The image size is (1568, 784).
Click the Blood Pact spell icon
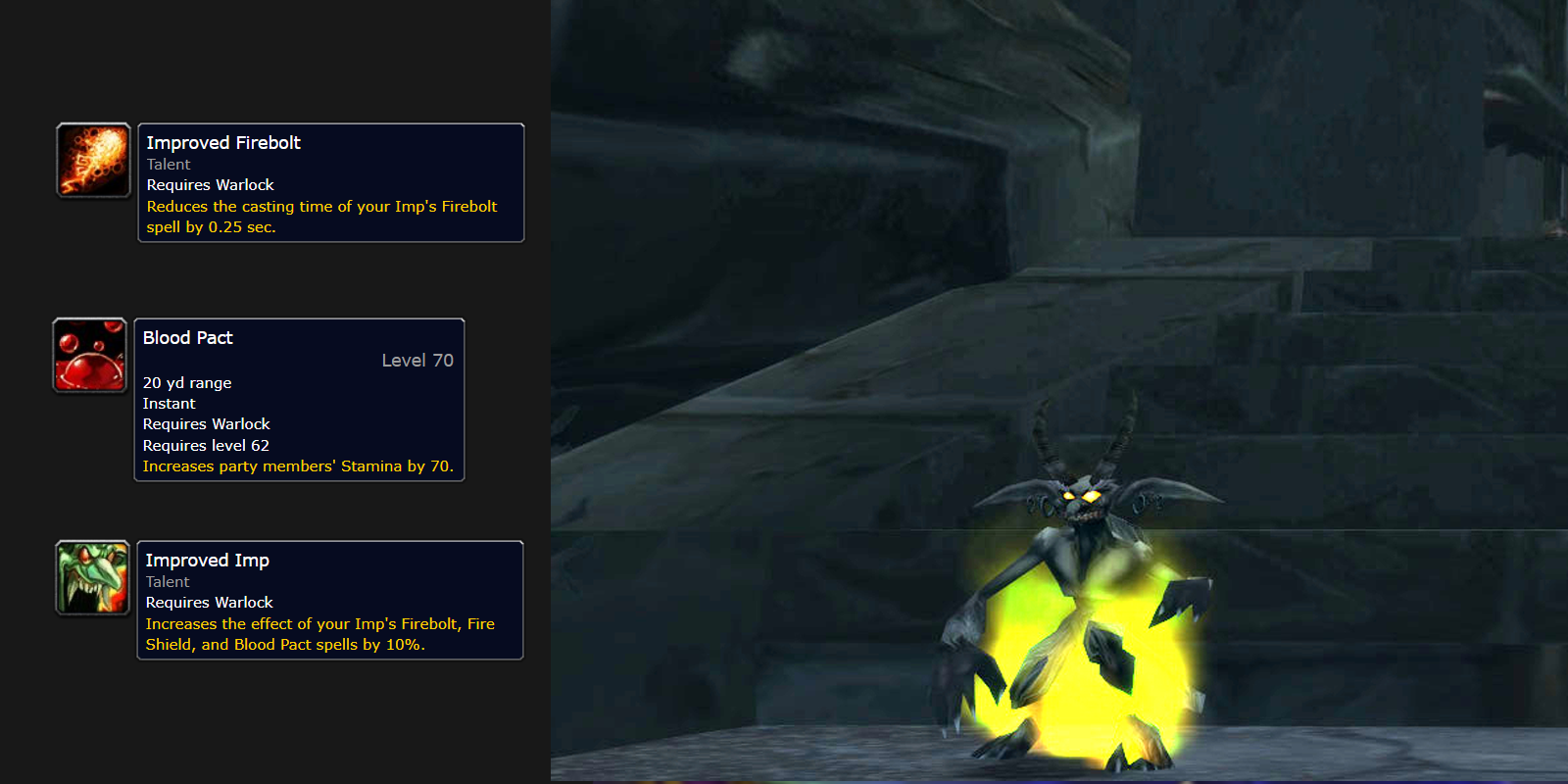[89, 355]
